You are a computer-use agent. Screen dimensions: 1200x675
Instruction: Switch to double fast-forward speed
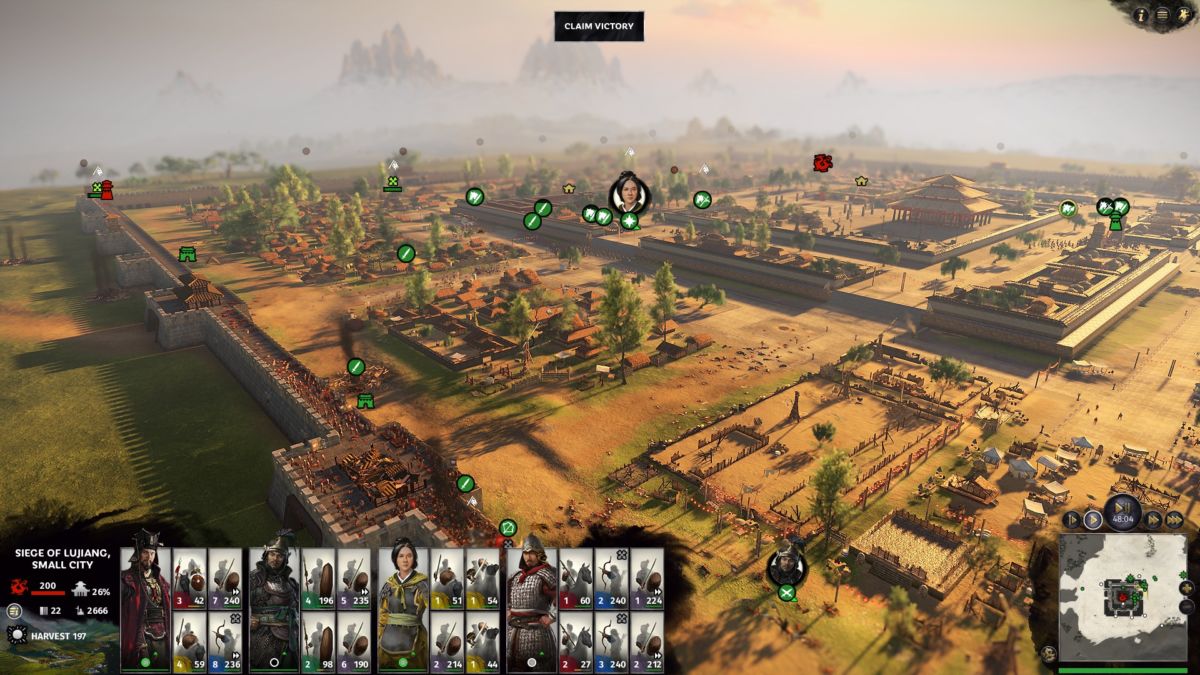click(1154, 519)
